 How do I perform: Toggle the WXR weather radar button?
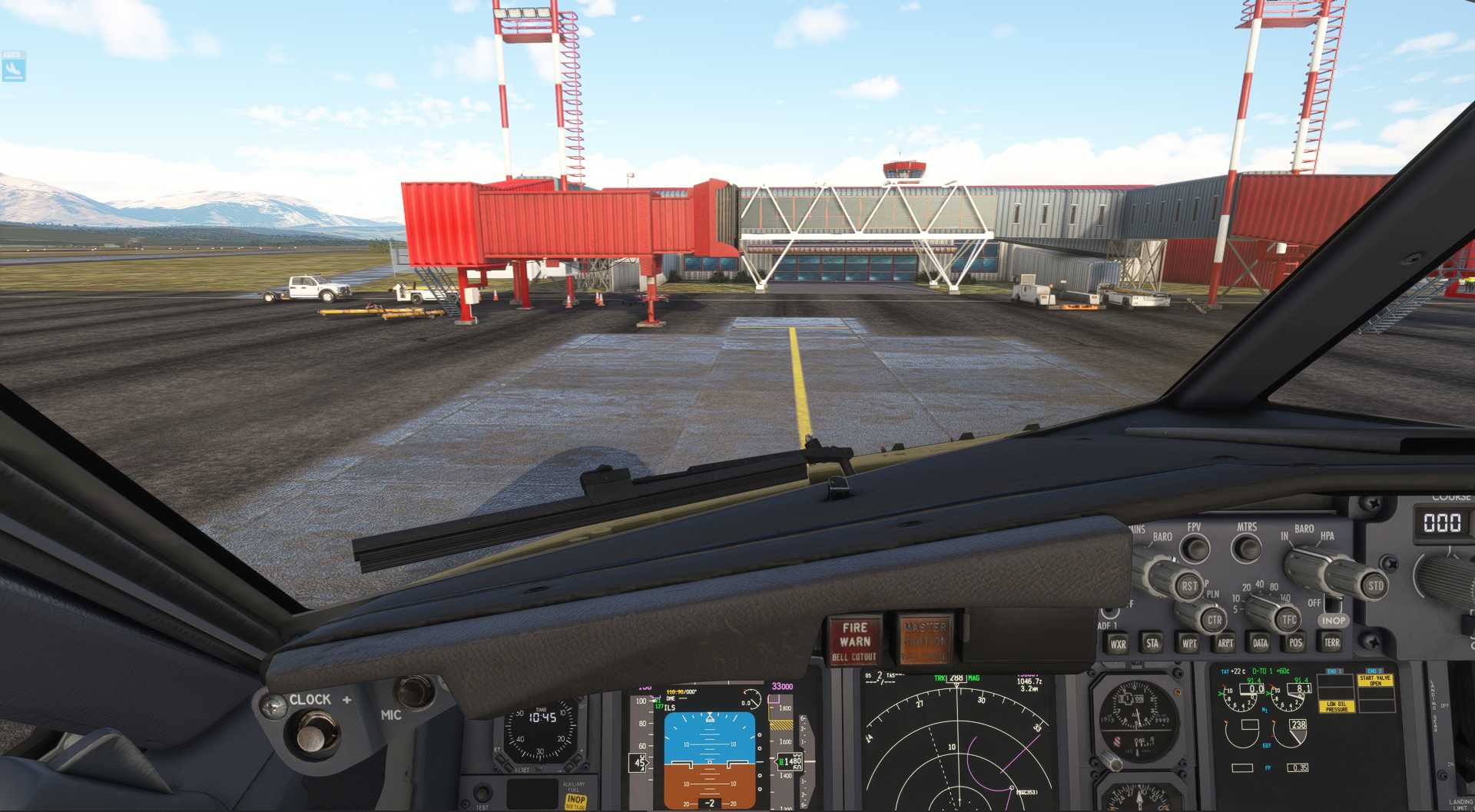1118,644
